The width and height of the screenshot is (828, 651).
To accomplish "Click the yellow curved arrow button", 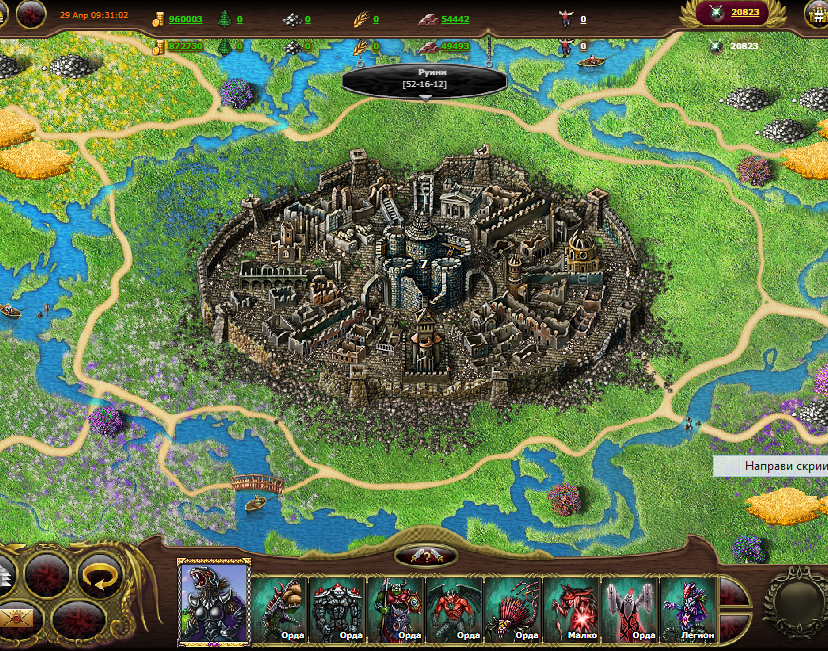I will tap(99, 576).
